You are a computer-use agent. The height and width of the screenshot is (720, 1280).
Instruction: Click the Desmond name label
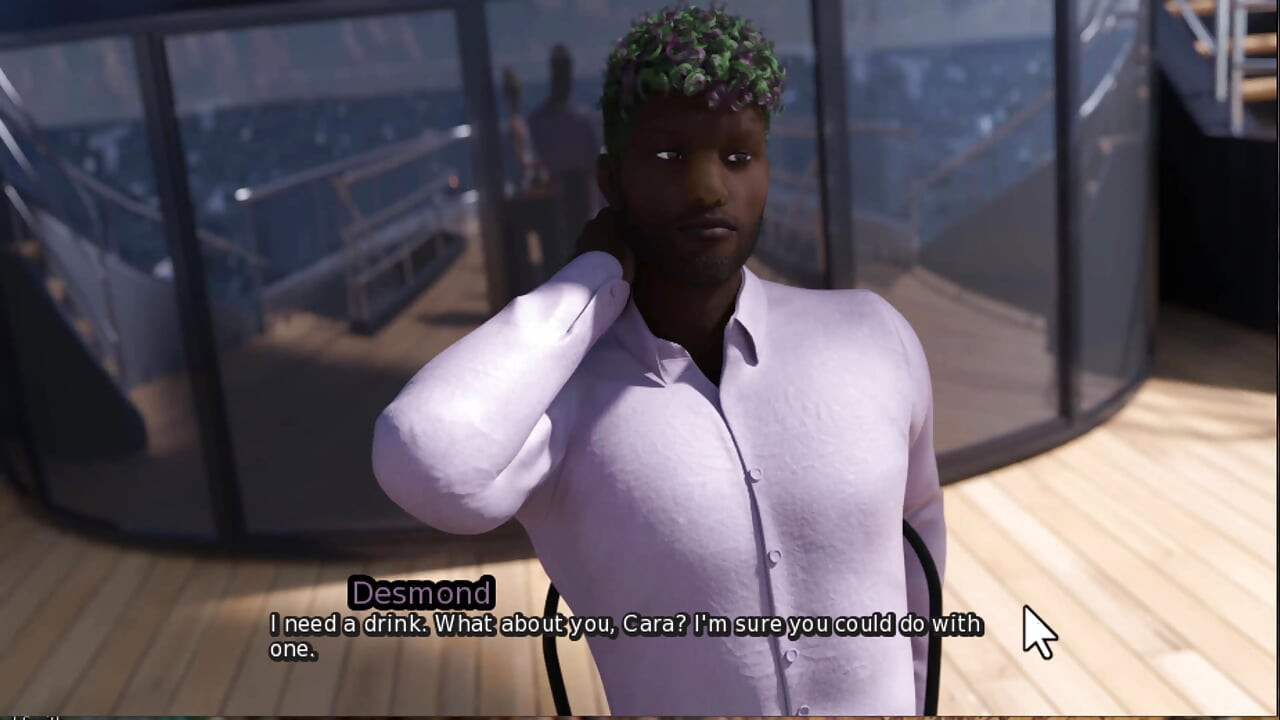point(421,592)
